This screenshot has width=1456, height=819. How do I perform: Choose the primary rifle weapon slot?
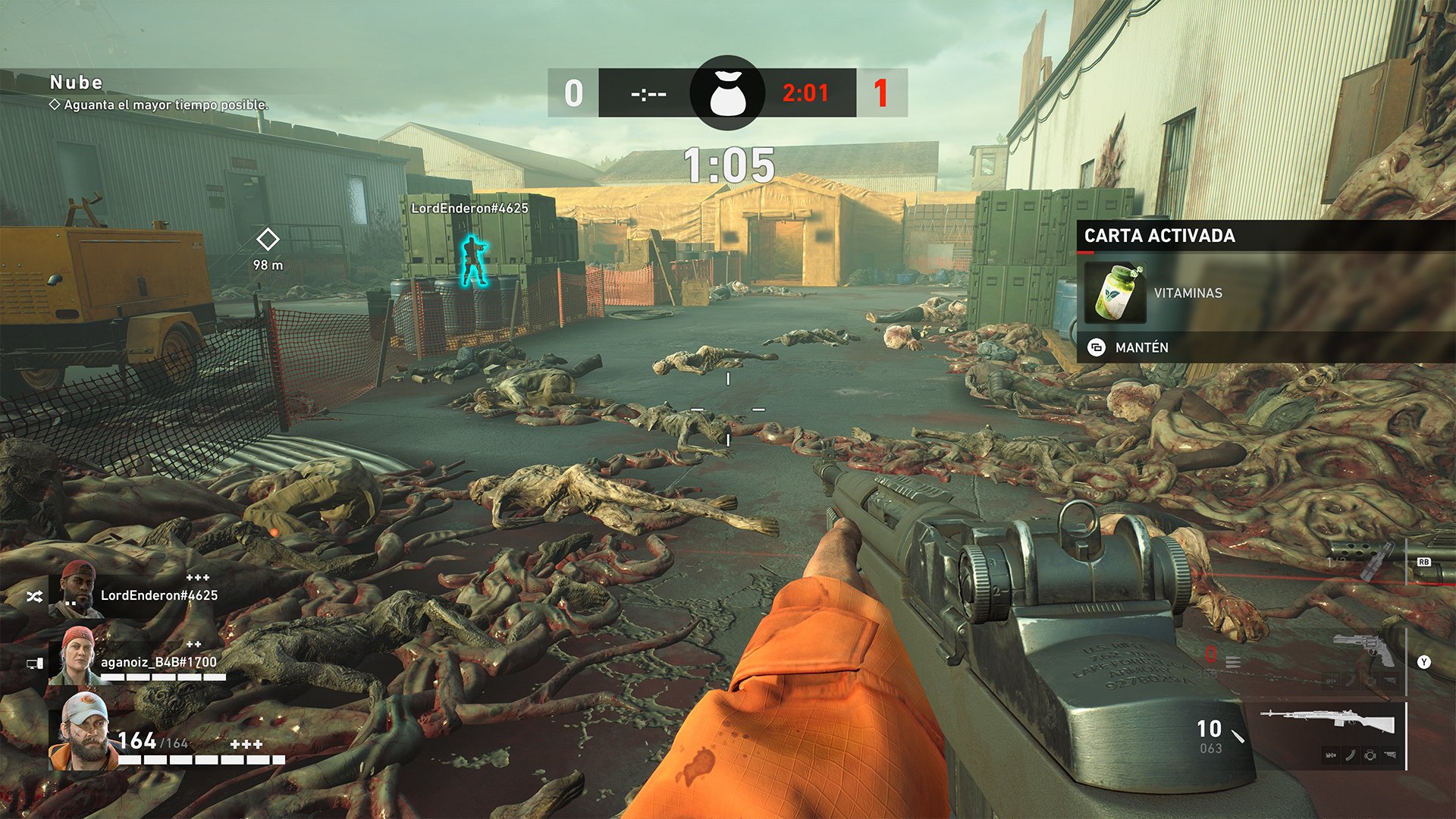(x=1327, y=720)
